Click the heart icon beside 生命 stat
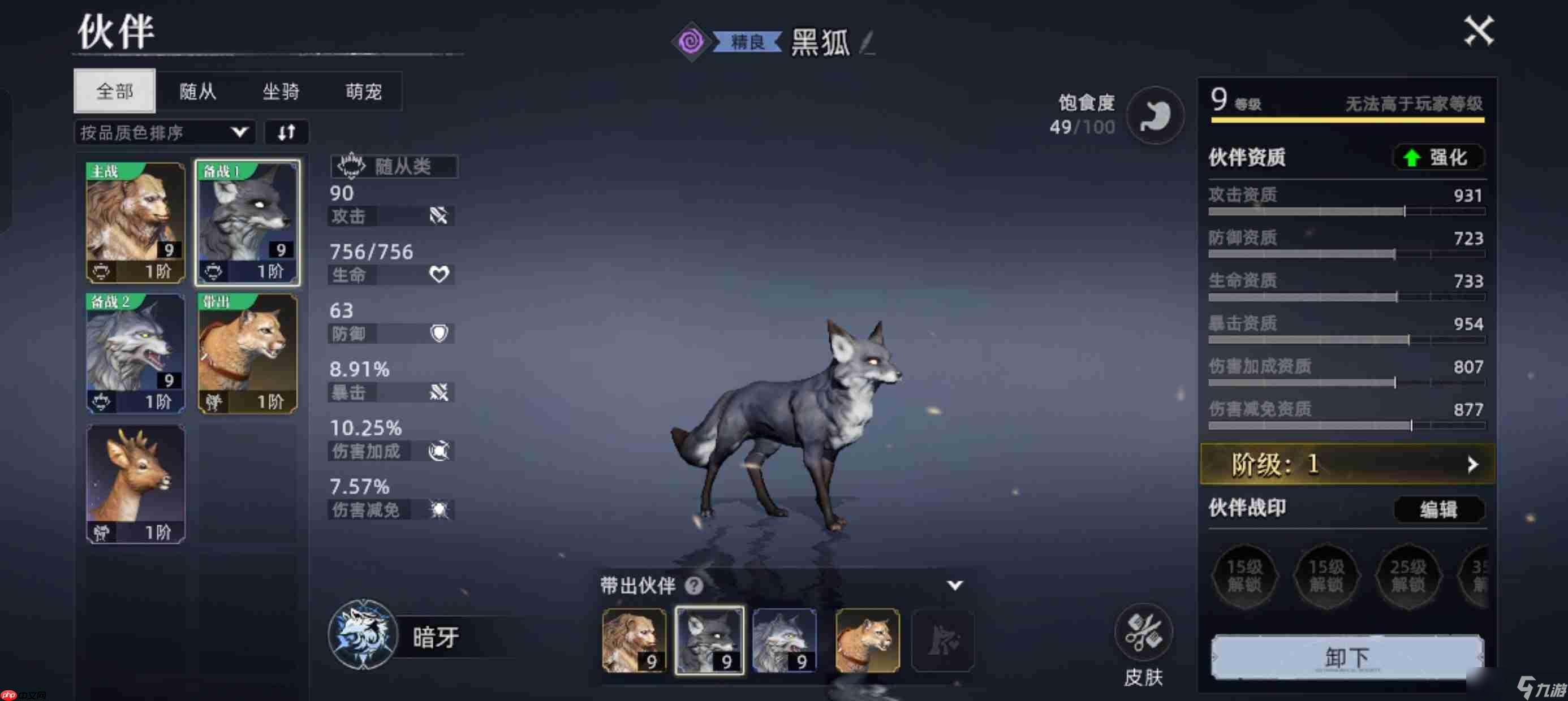Screen dimensions: 1568x701 click(x=440, y=274)
